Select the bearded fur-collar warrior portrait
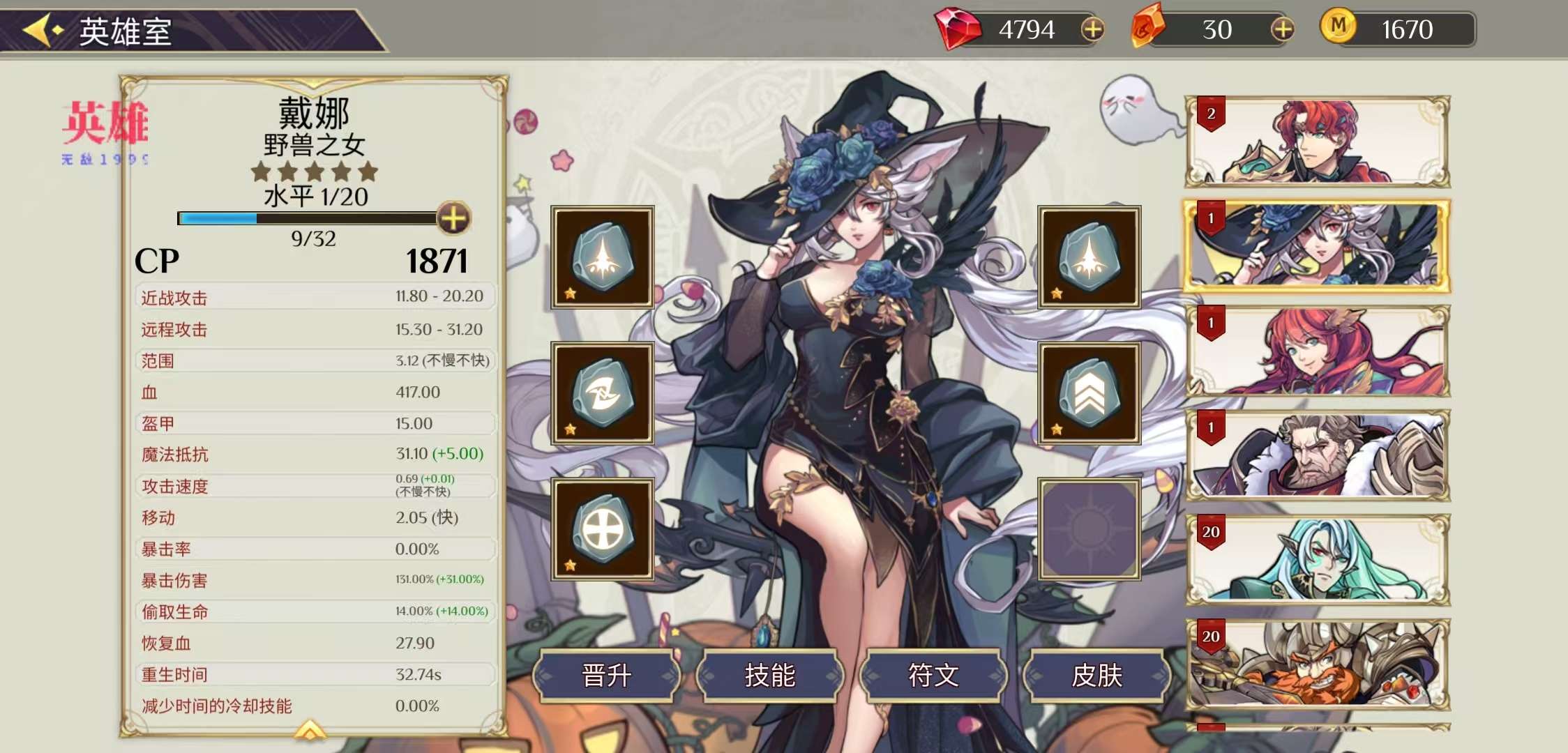Viewport: 1568px width, 753px height. coord(1317,455)
